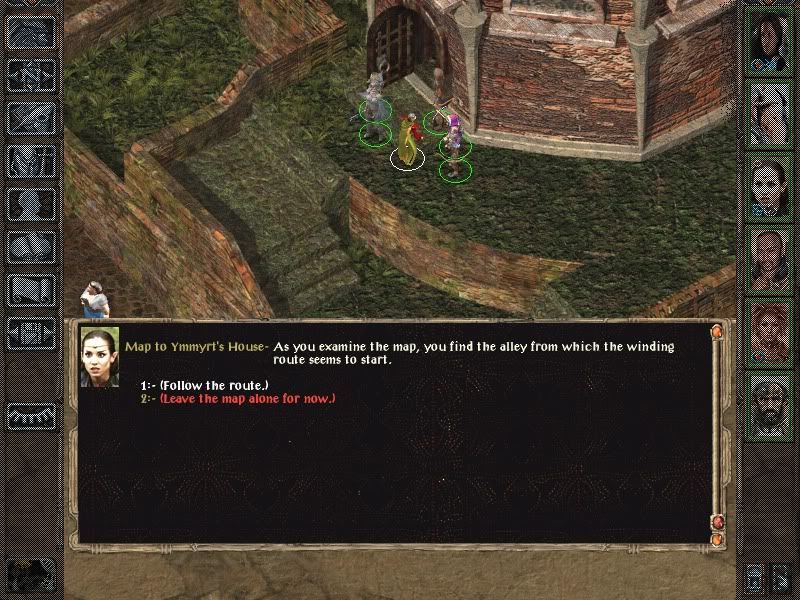Image resolution: width=800 pixels, height=600 pixels.
Task: Select the red-bearded party member portrait
Action: (x=771, y=332)
